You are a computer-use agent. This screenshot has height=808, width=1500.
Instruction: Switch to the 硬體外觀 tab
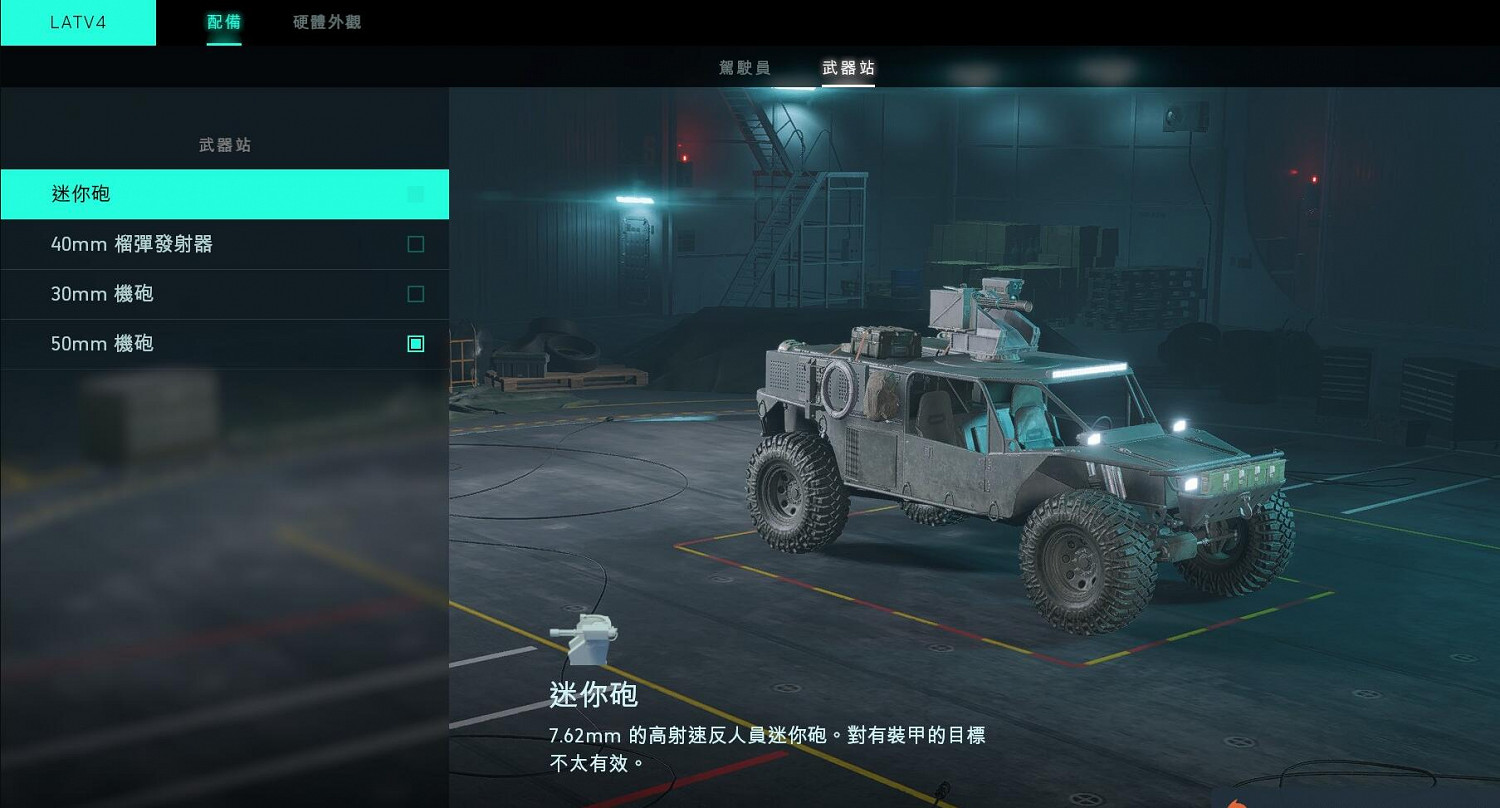click(x=326, y=22)
